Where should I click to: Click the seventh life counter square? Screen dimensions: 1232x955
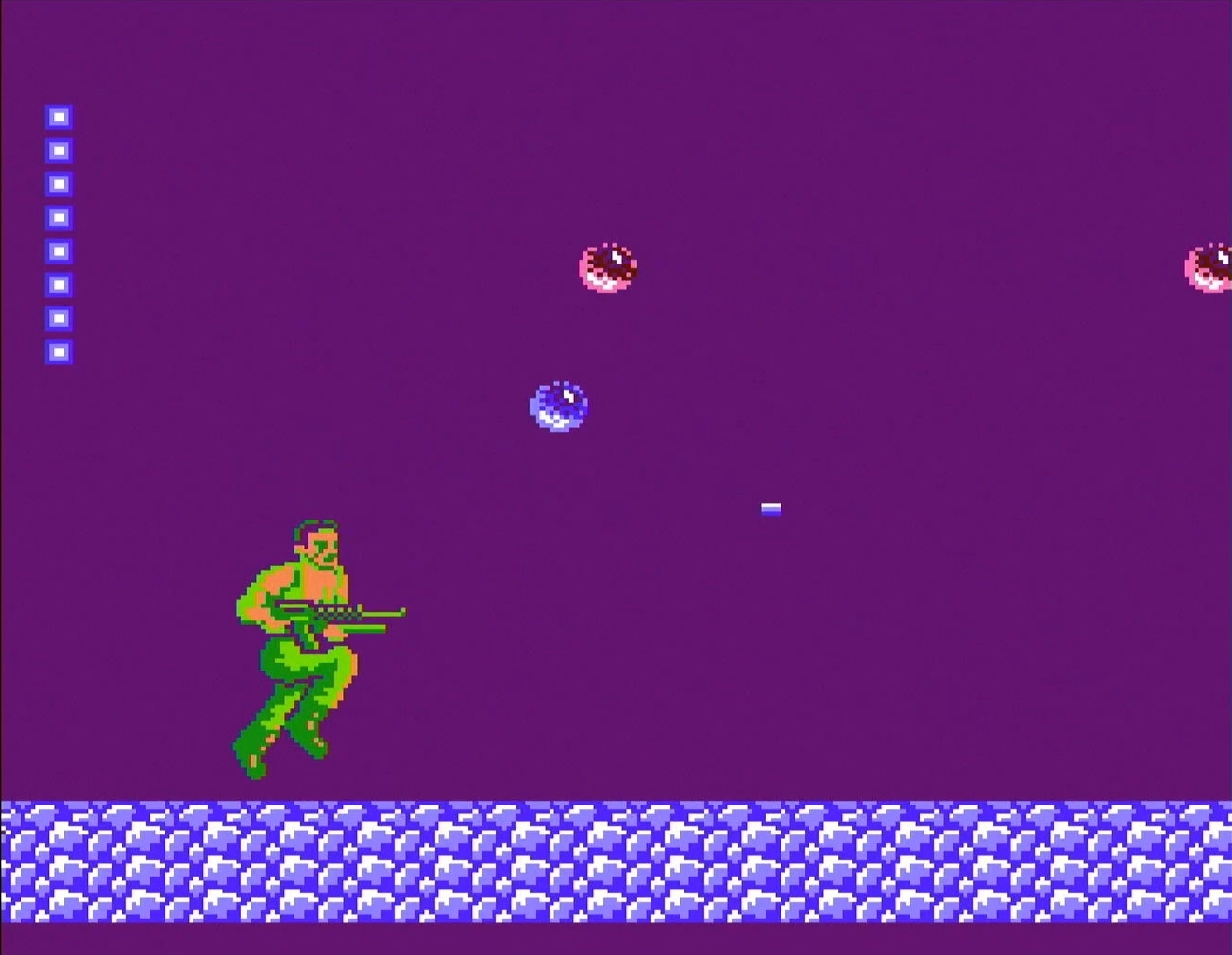coord(59,318)
